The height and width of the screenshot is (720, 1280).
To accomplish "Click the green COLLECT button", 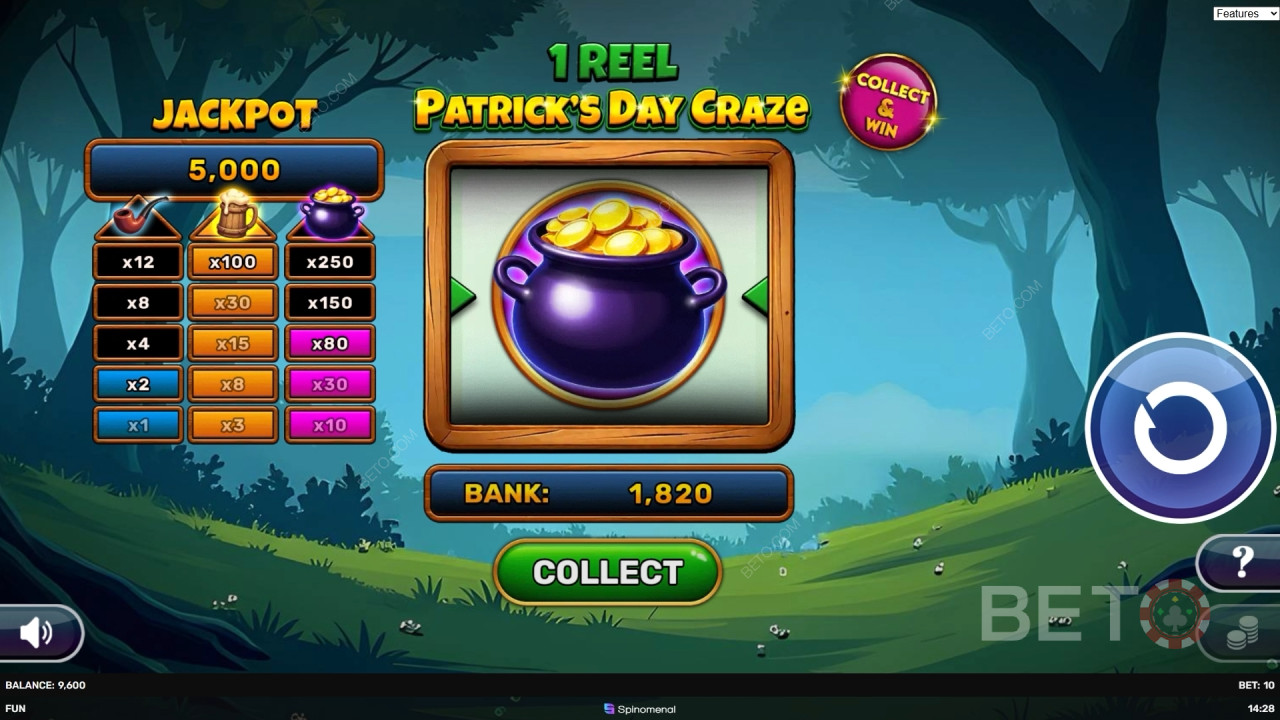I will (607, 572).
